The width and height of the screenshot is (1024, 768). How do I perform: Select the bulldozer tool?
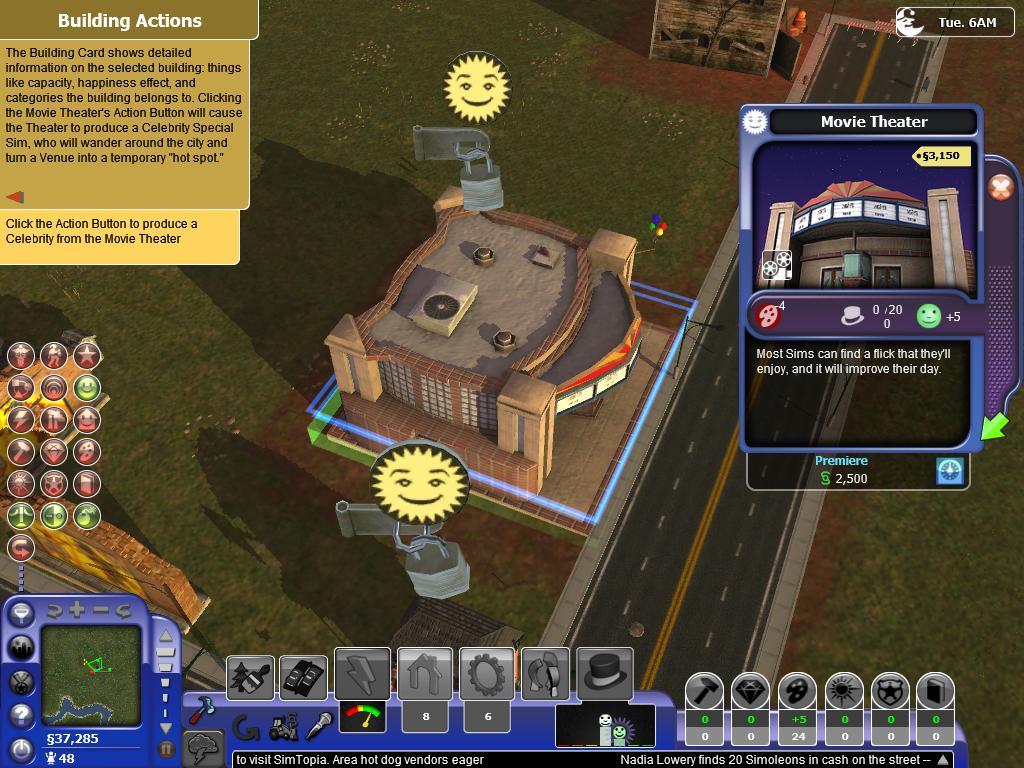(x=284, y=726)
